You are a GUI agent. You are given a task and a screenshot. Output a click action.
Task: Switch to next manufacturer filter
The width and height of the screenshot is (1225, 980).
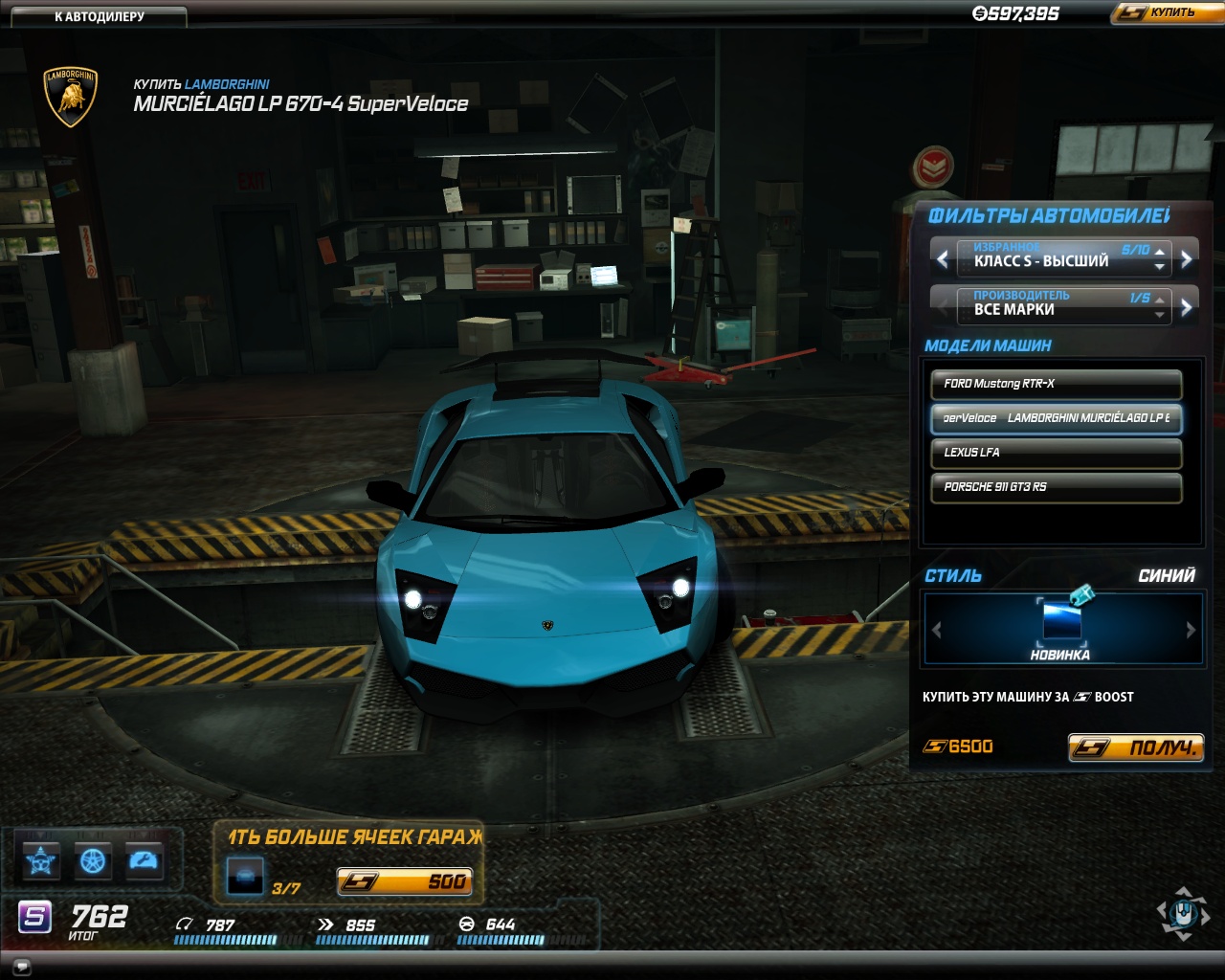pos(1187,307)
